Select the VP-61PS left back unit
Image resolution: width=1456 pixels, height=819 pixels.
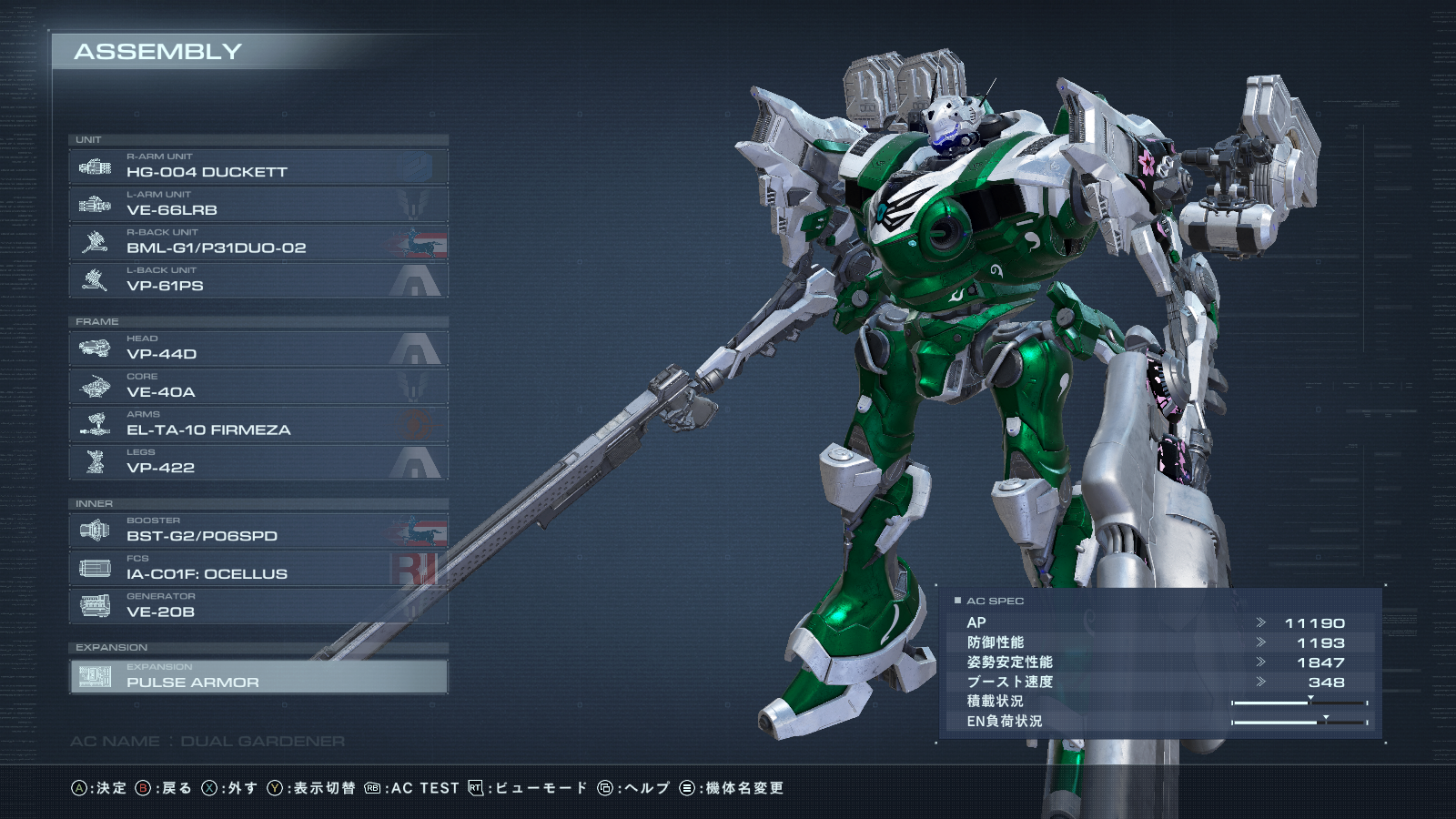[x=258, y=280]
